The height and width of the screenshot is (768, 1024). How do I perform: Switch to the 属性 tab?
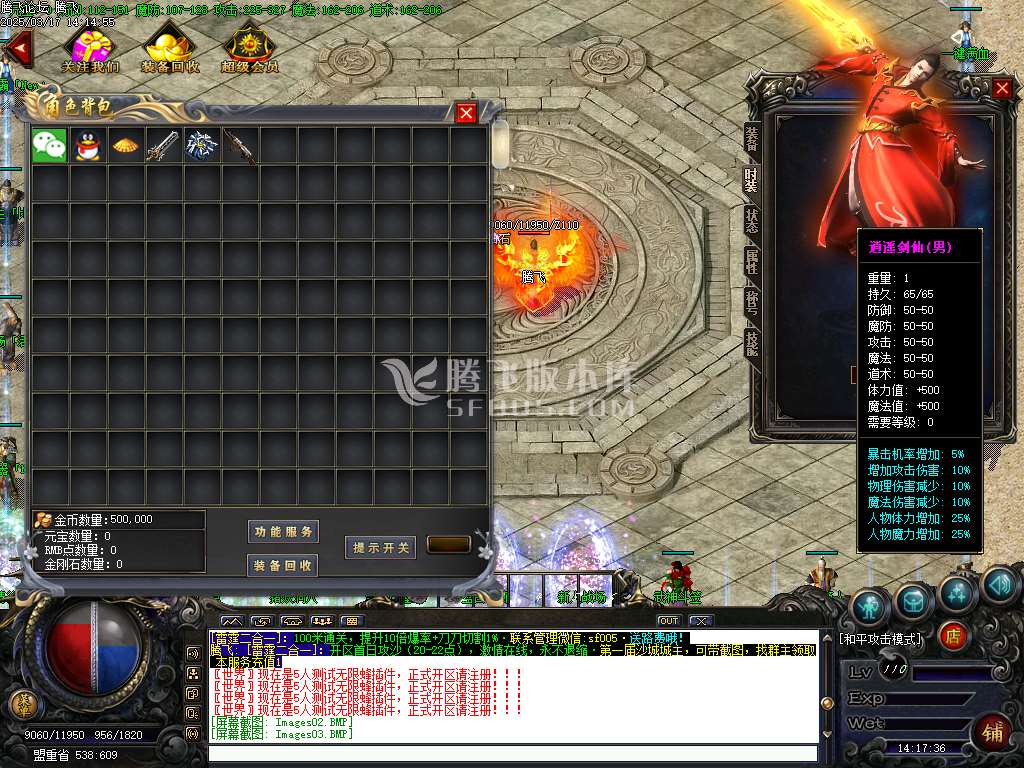pyautogui.click(x=752, y=262)
